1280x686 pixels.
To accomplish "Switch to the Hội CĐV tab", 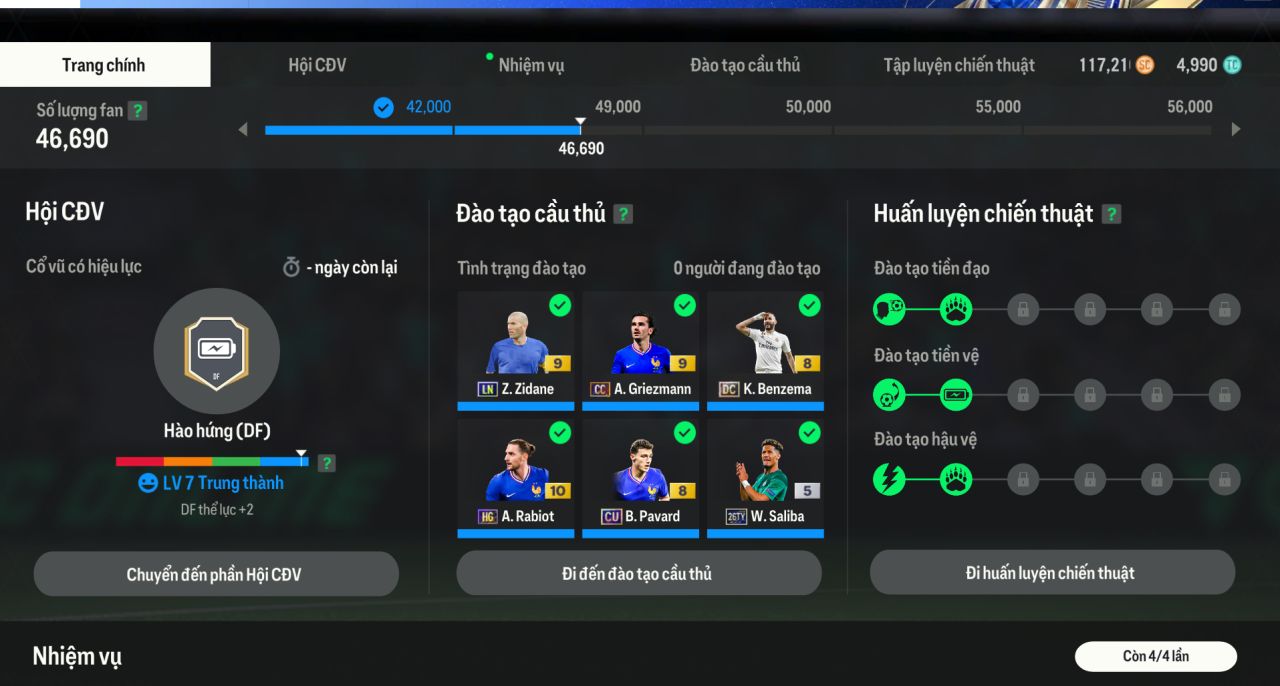I will (317, 66).
